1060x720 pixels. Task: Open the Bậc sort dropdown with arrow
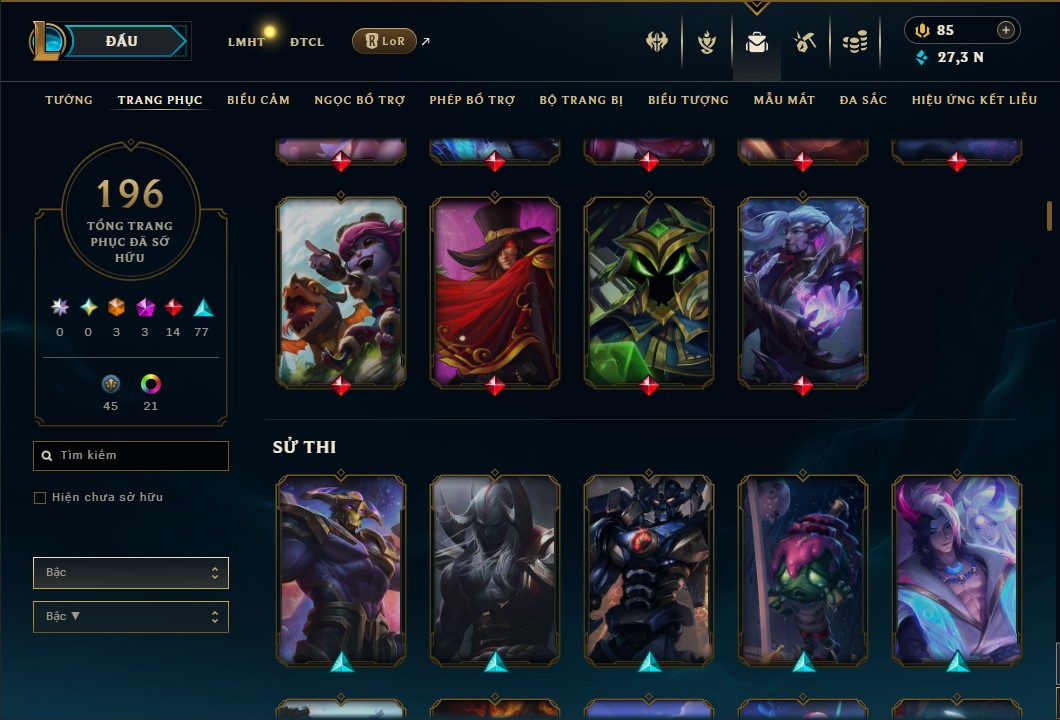tap(131, 617)
